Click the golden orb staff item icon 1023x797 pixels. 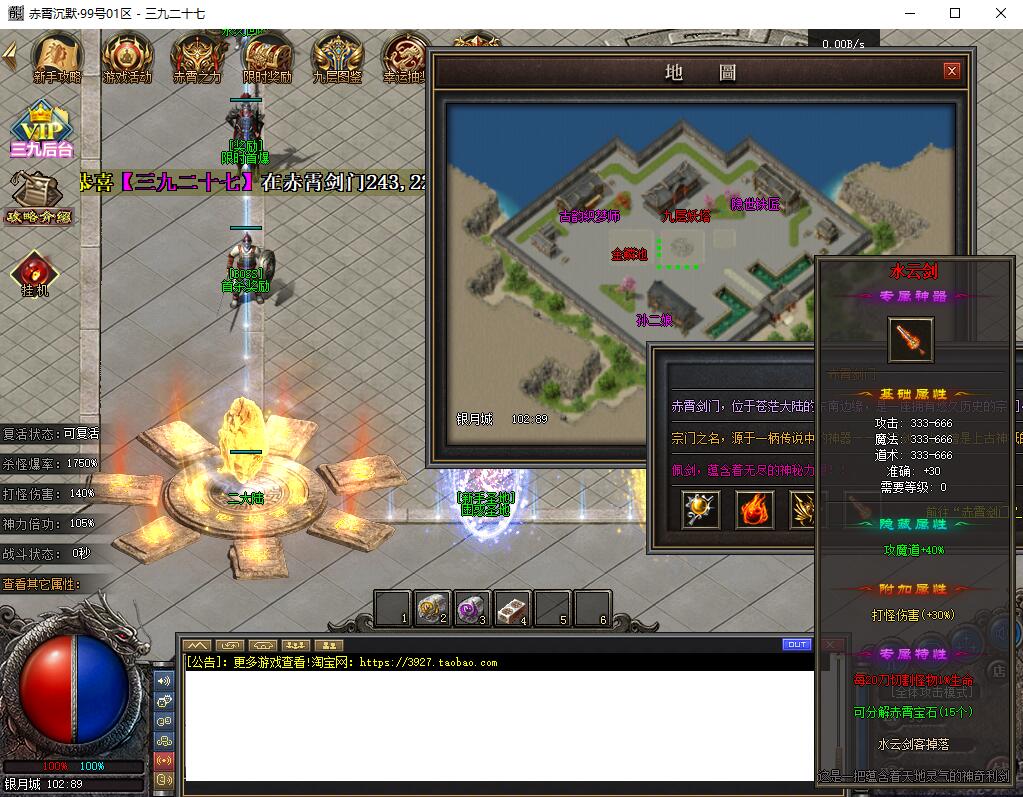[x=700, y=509]
